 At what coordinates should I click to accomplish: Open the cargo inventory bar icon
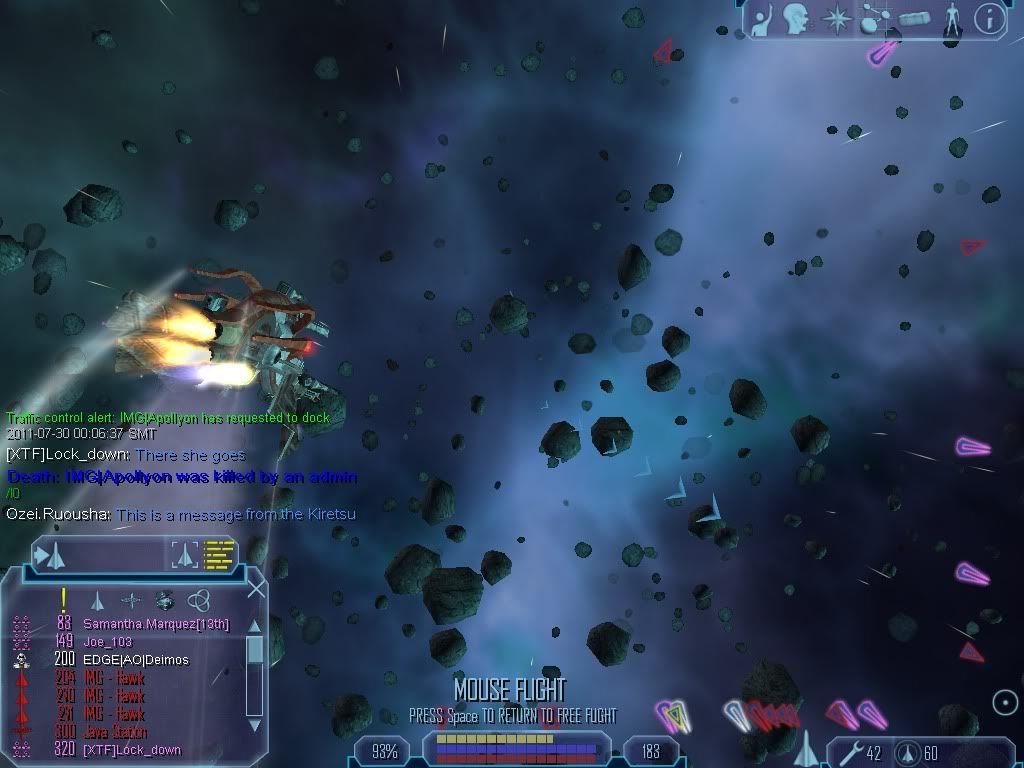[915, 20]
